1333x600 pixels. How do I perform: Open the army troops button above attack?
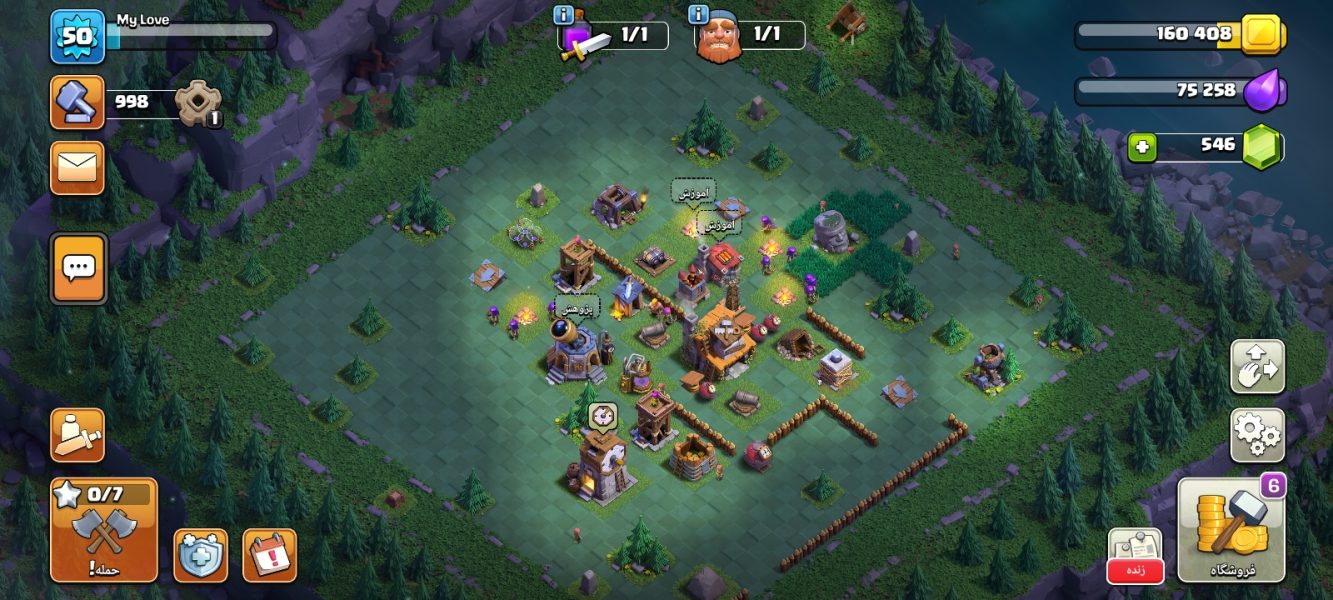point(77,435)
